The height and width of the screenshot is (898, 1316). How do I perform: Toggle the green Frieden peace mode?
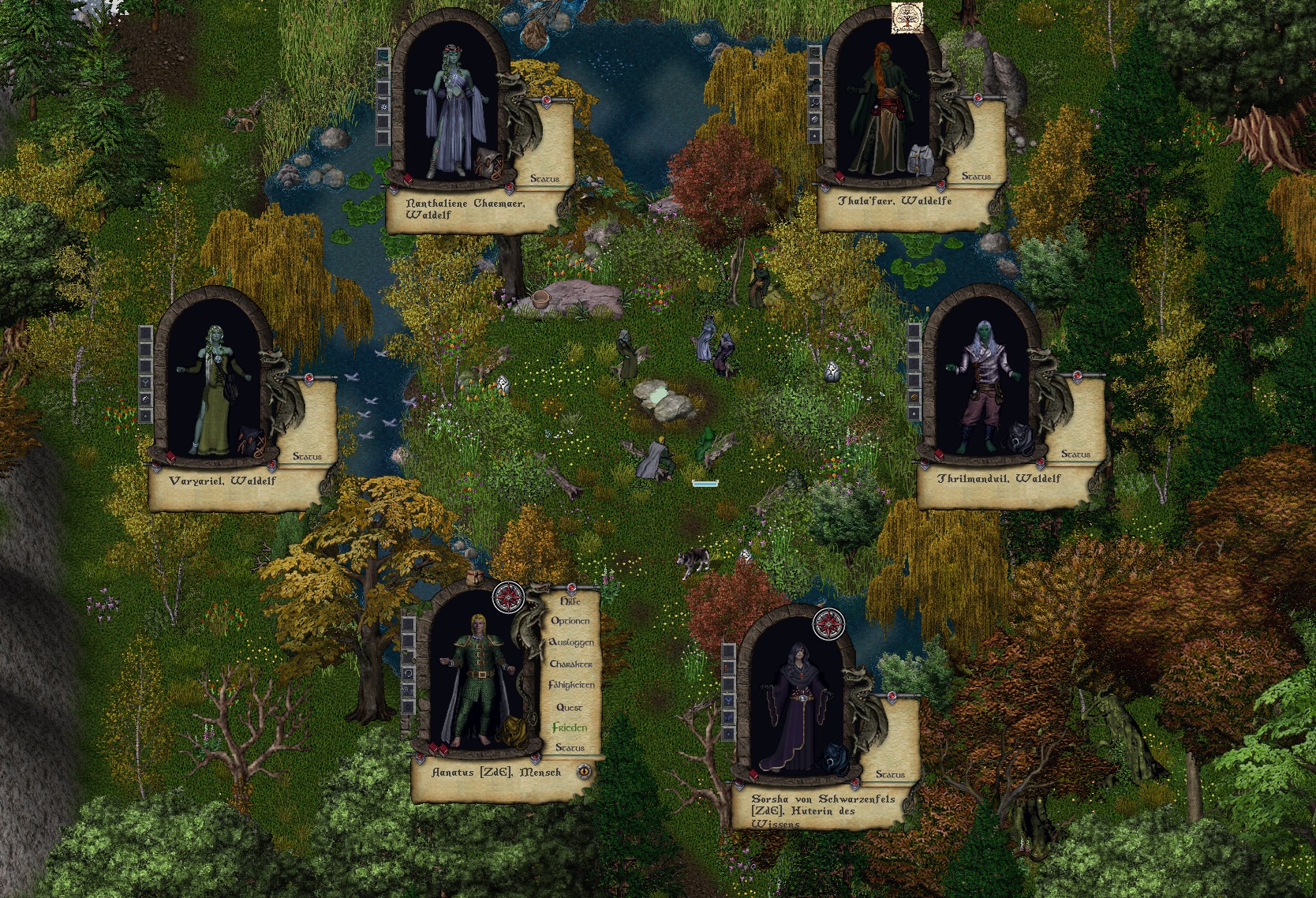pos(570,728)
